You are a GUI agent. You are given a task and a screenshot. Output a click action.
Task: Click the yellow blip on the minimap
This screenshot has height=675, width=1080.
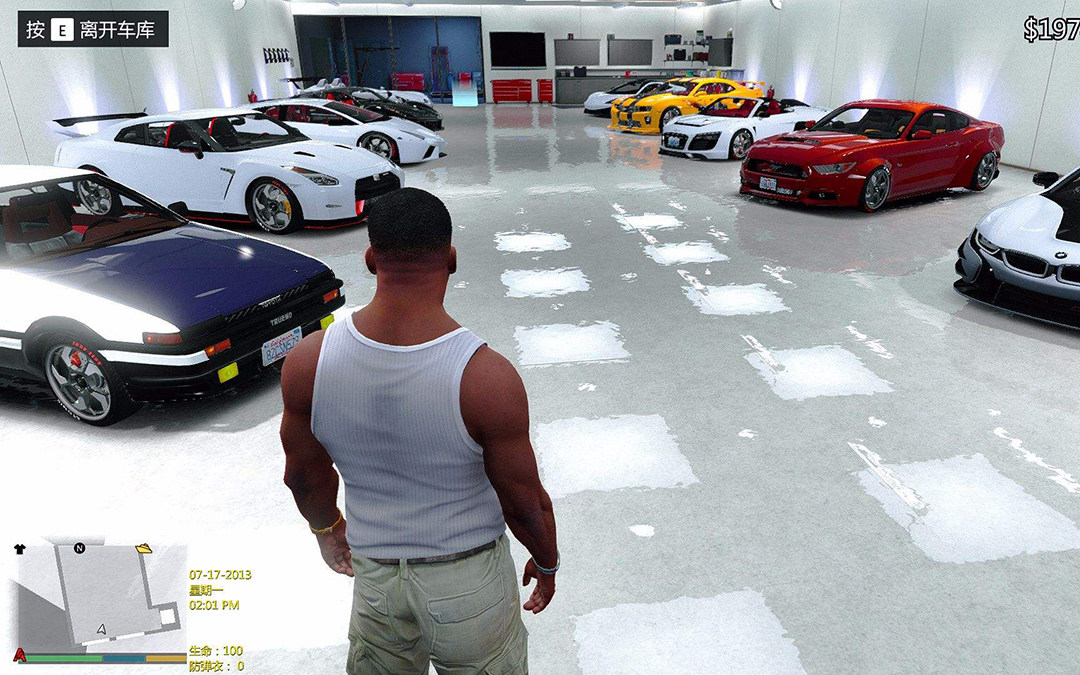click(x=144, y=548)
